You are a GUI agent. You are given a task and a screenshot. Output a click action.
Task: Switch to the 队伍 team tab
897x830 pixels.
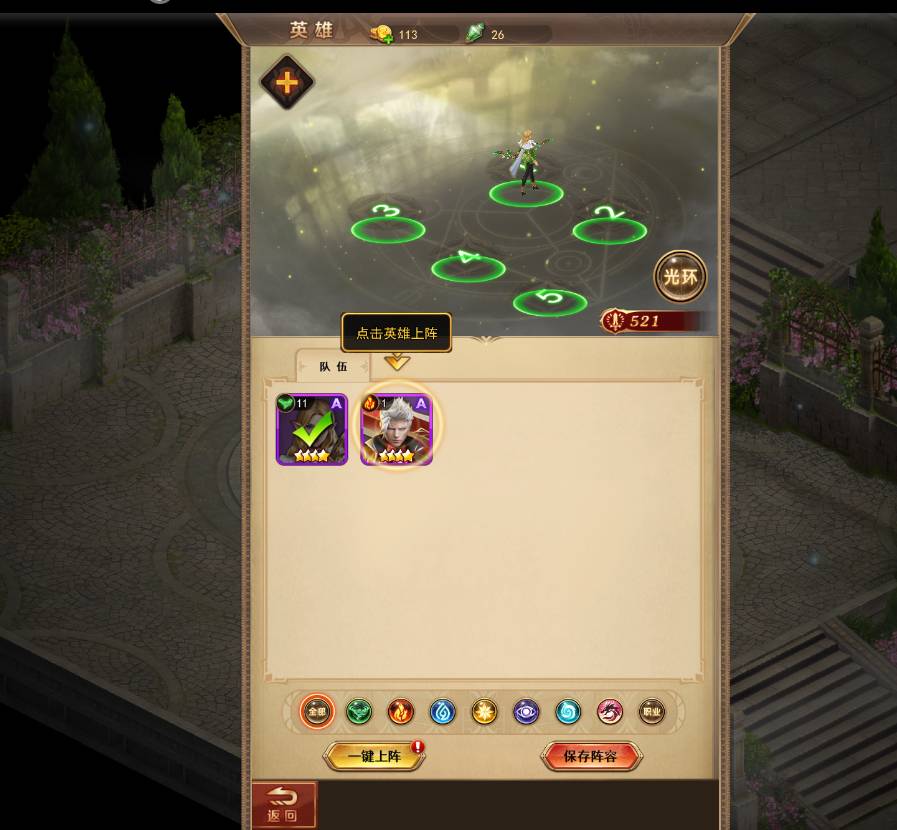pos(333,366)
